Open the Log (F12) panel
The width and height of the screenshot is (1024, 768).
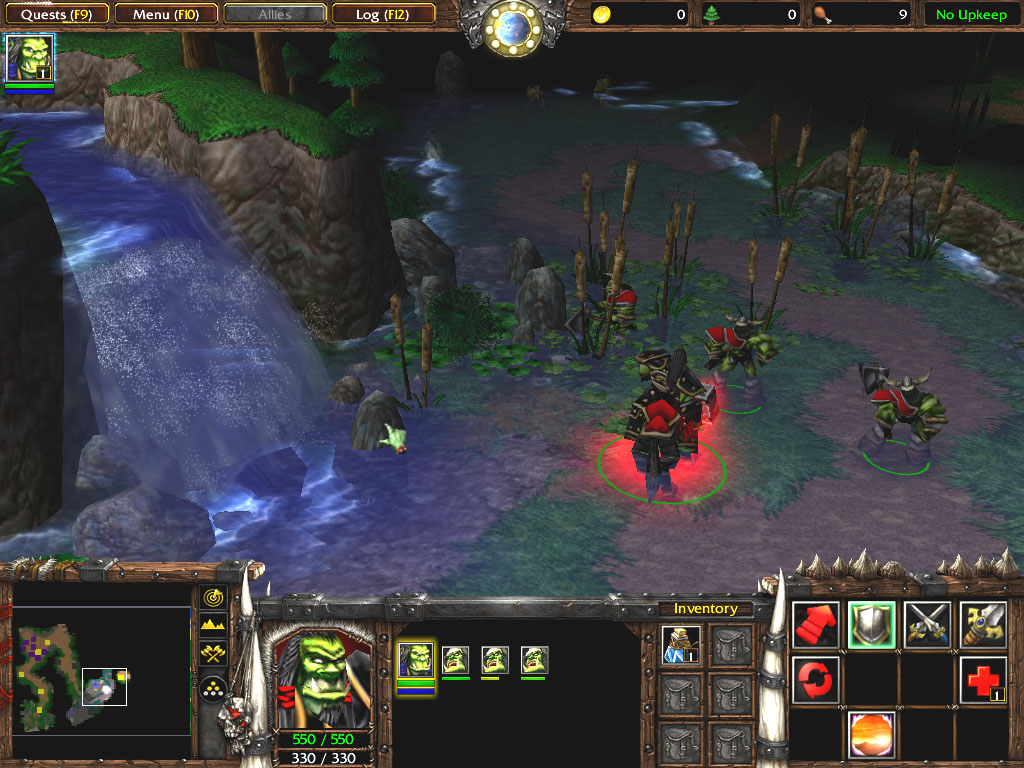click(x=383, y=14)
